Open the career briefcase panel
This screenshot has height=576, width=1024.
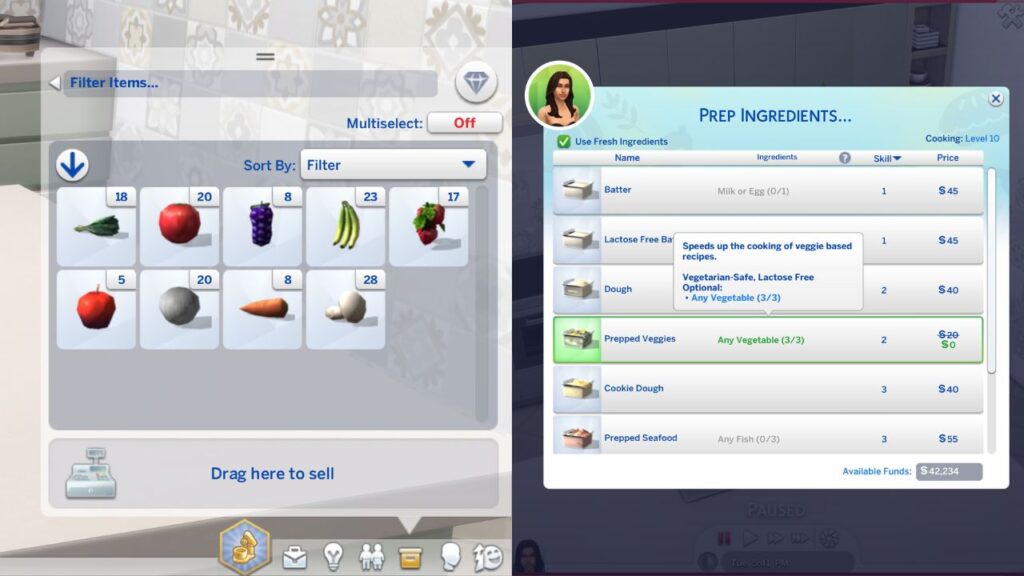click(295, 556)
